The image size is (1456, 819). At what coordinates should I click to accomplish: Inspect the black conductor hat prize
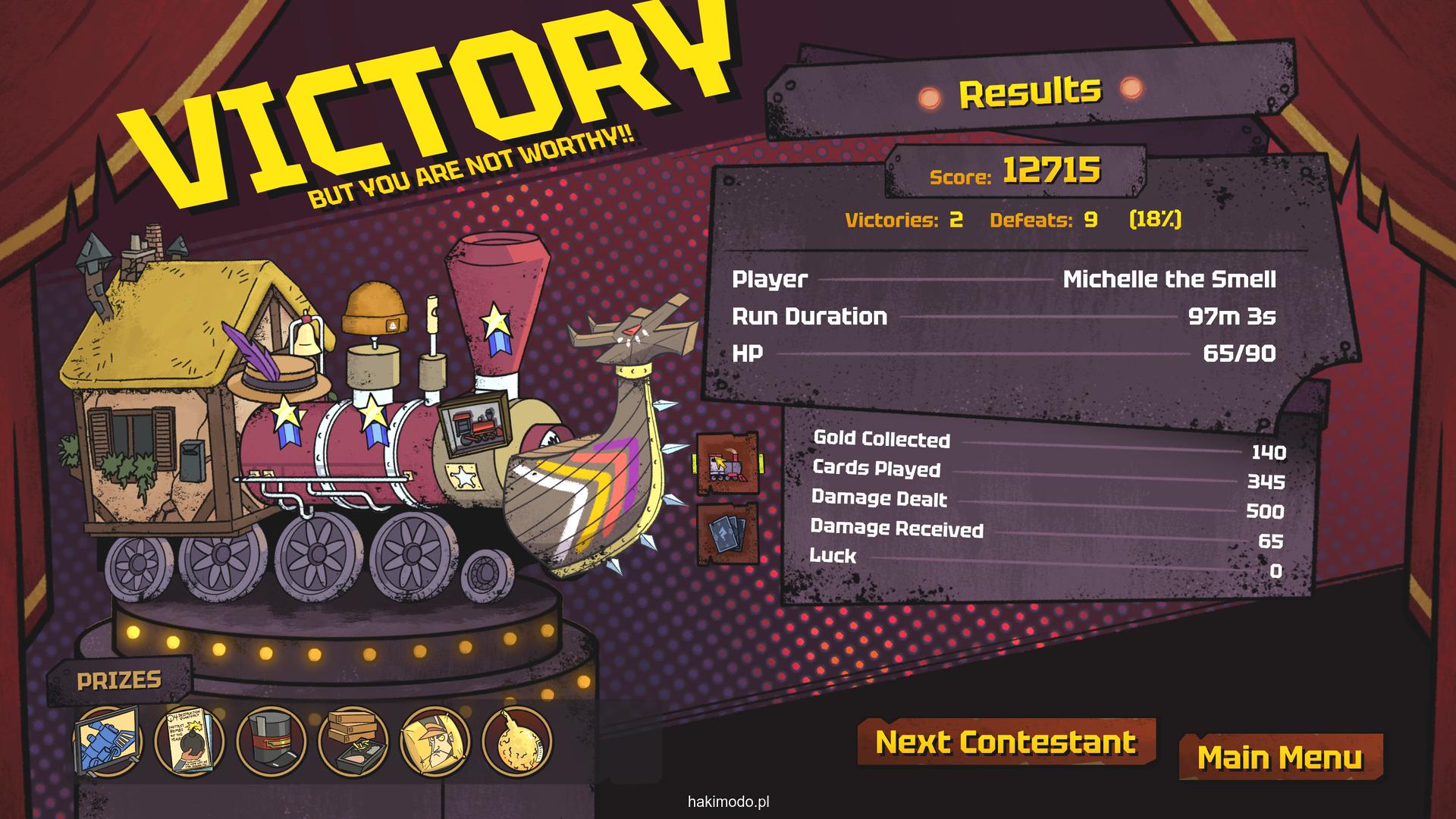271,741
